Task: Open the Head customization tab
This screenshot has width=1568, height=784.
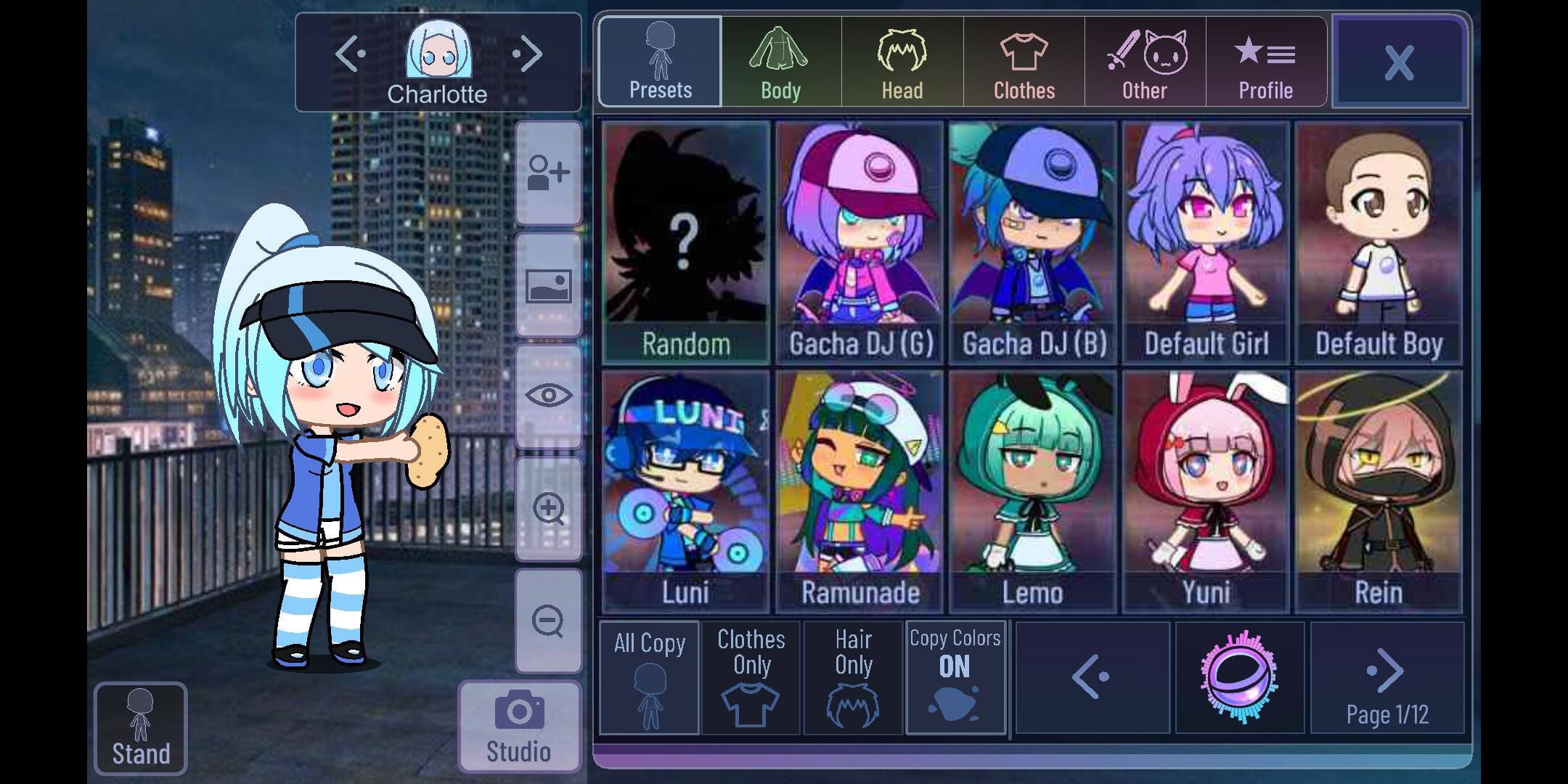Action: click(902, 62)
